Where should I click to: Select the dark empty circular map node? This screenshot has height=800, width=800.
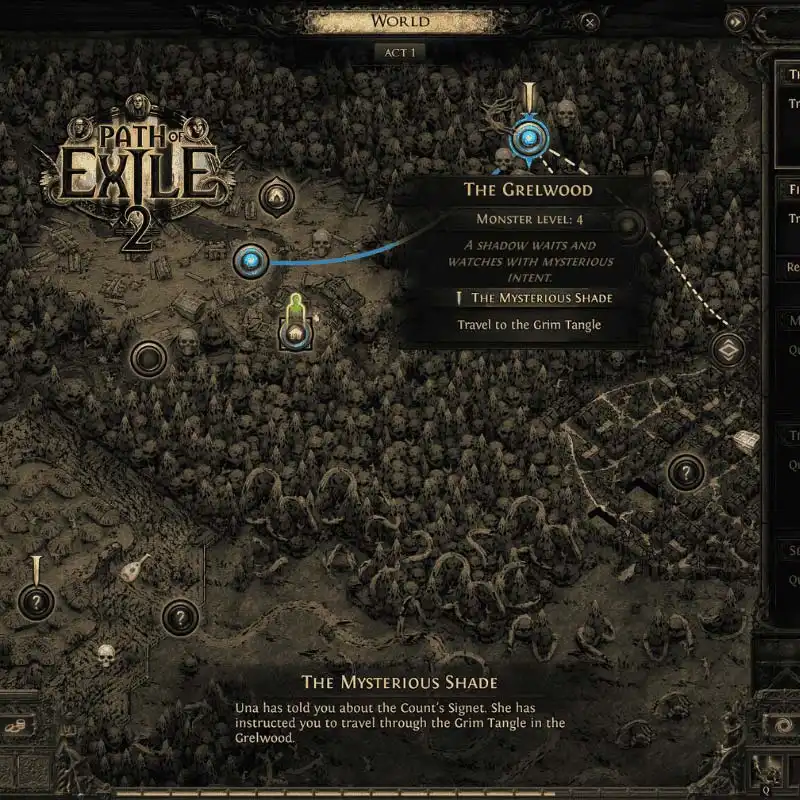(148, 357)
